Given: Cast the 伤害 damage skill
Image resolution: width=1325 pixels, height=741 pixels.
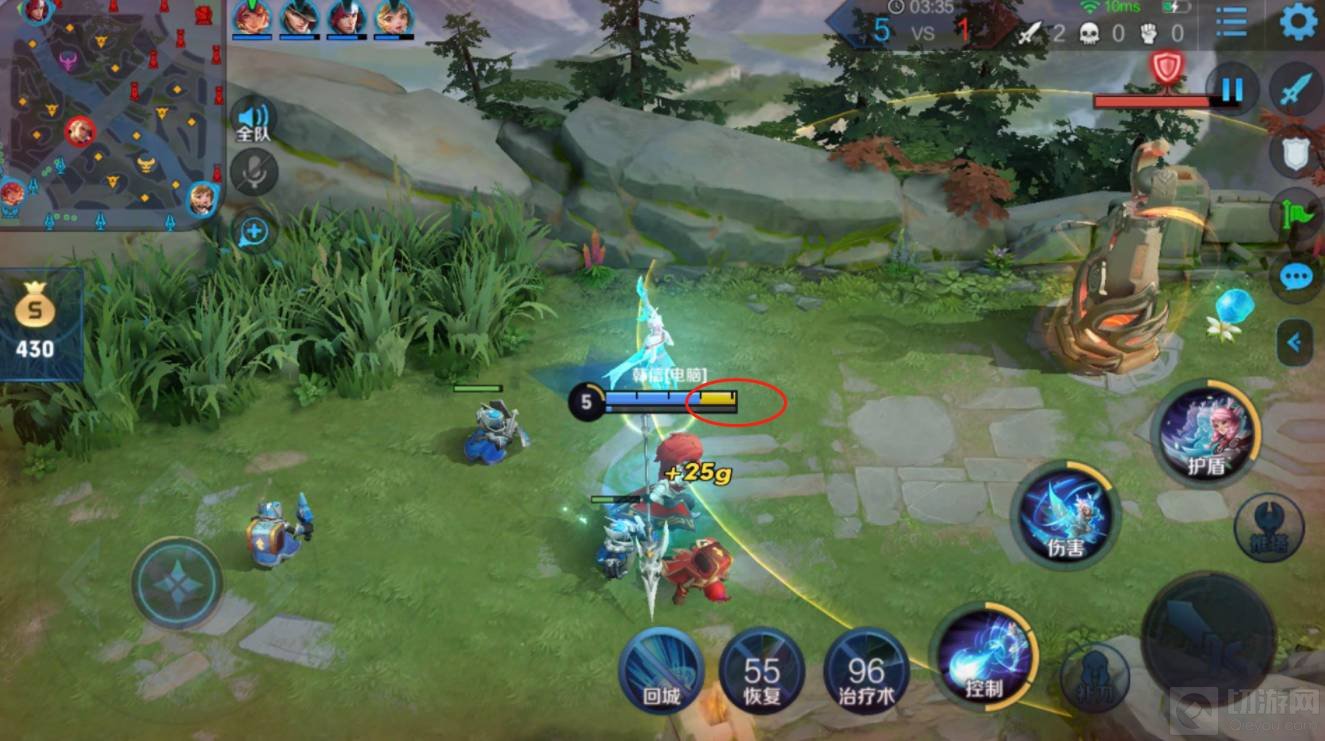Looking at the screenshot, I should (1064, 514).
